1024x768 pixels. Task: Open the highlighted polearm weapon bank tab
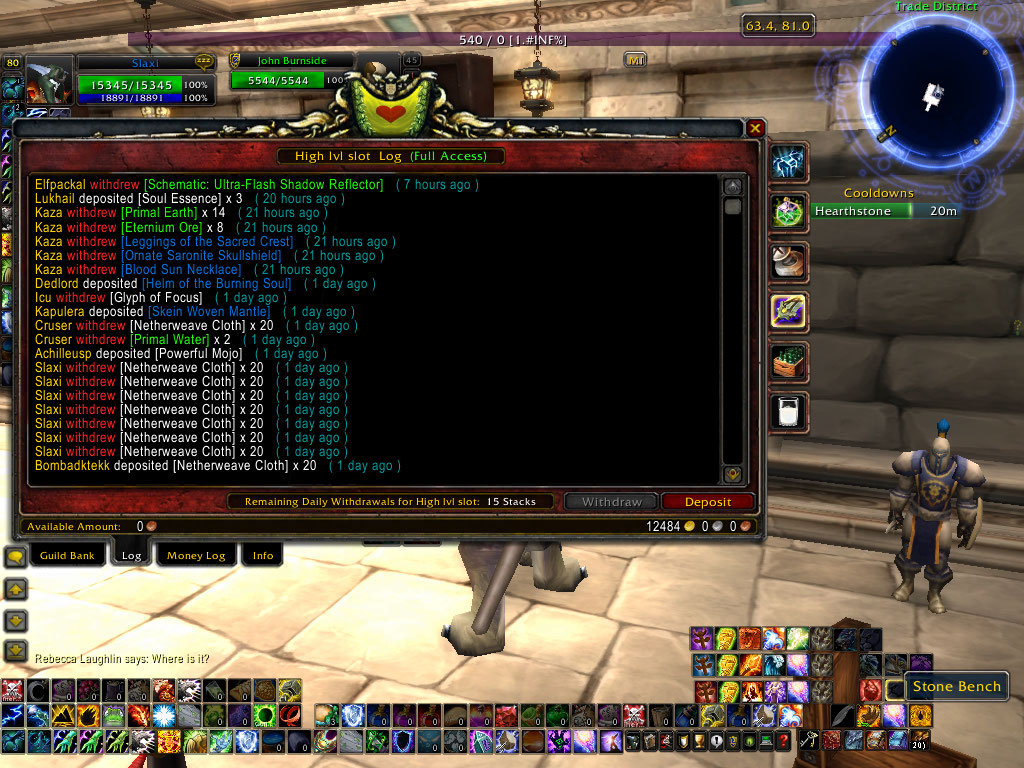(x=789, y=311)
